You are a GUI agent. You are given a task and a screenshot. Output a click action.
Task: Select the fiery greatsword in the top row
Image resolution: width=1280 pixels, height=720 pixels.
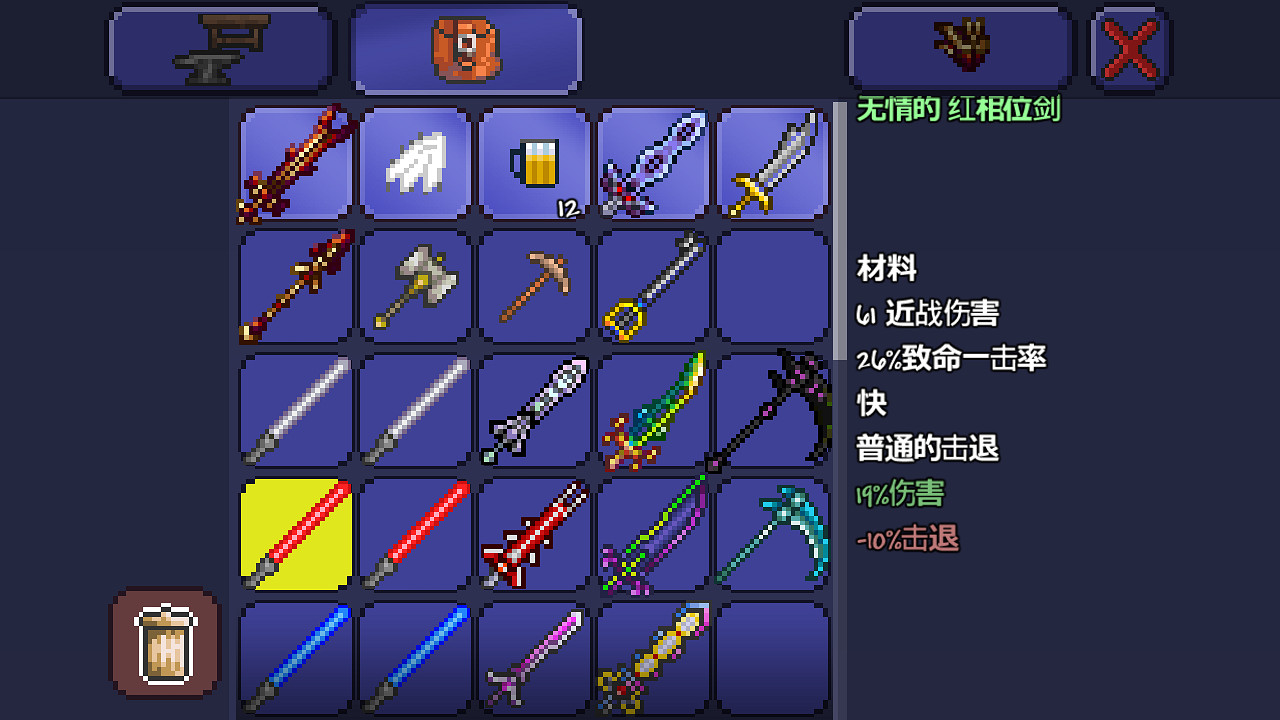(294, 163)
